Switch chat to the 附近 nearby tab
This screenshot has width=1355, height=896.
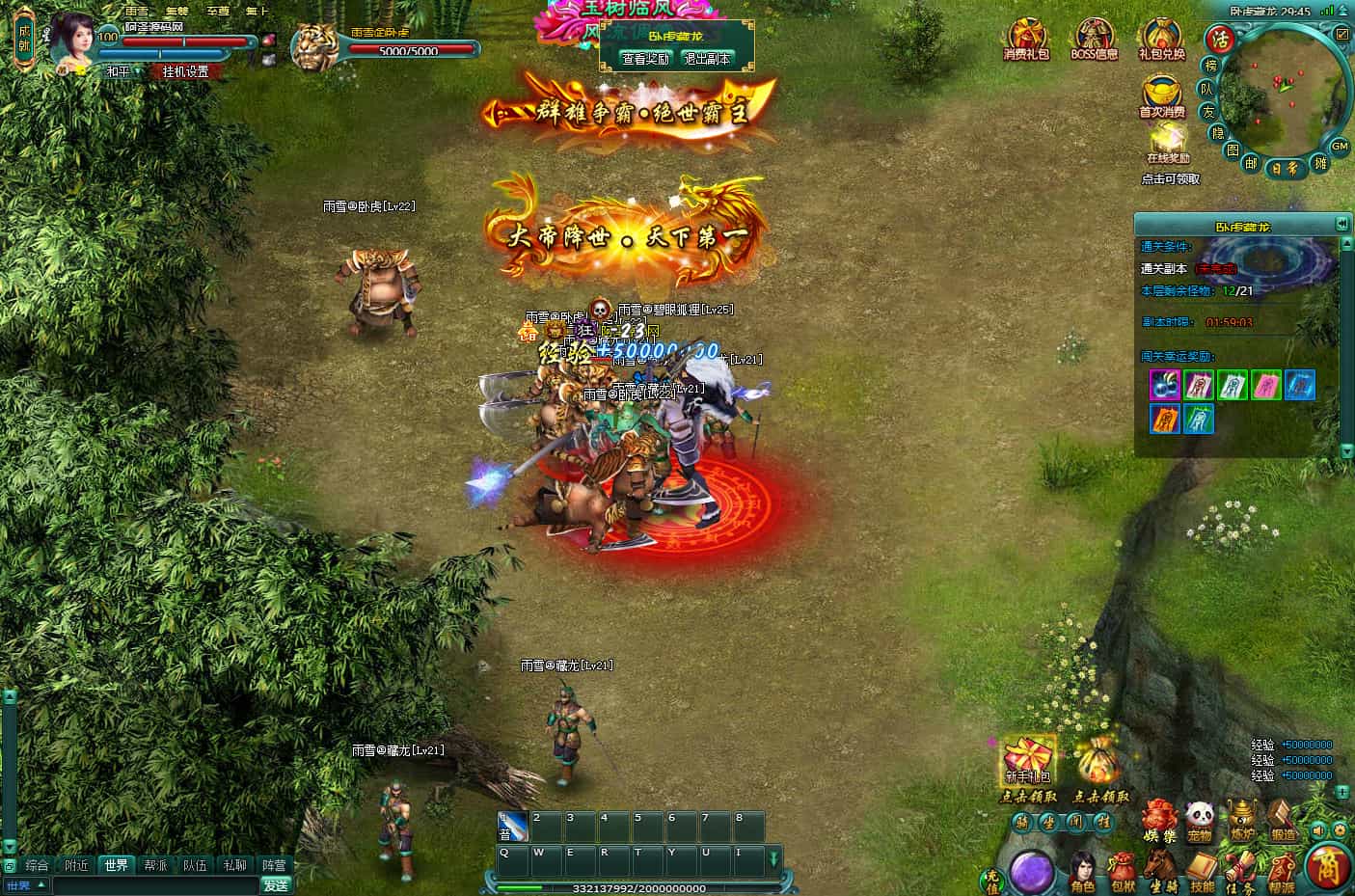76,865
